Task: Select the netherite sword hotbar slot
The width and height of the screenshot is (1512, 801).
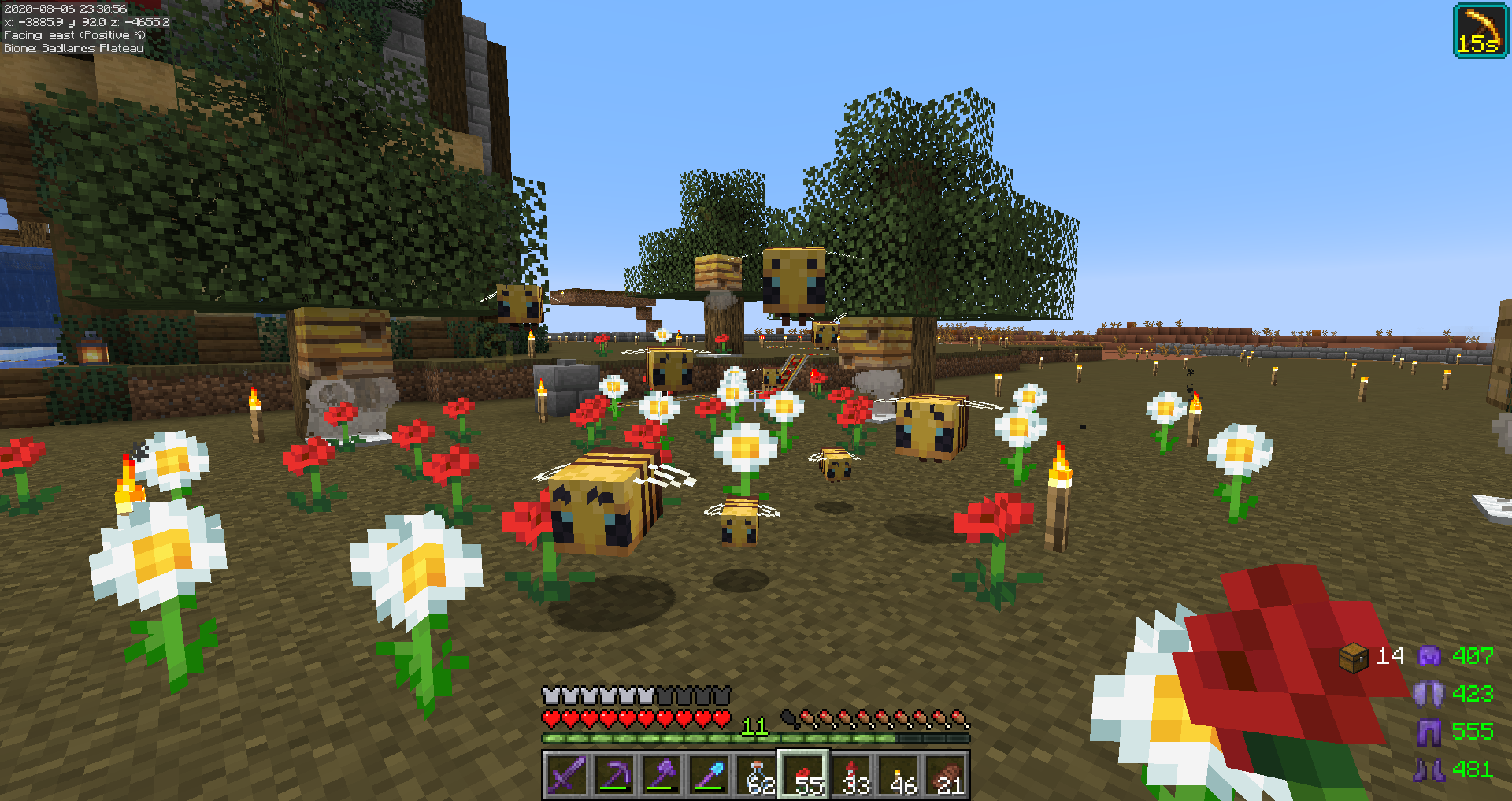Action: (x=567, y=775)
